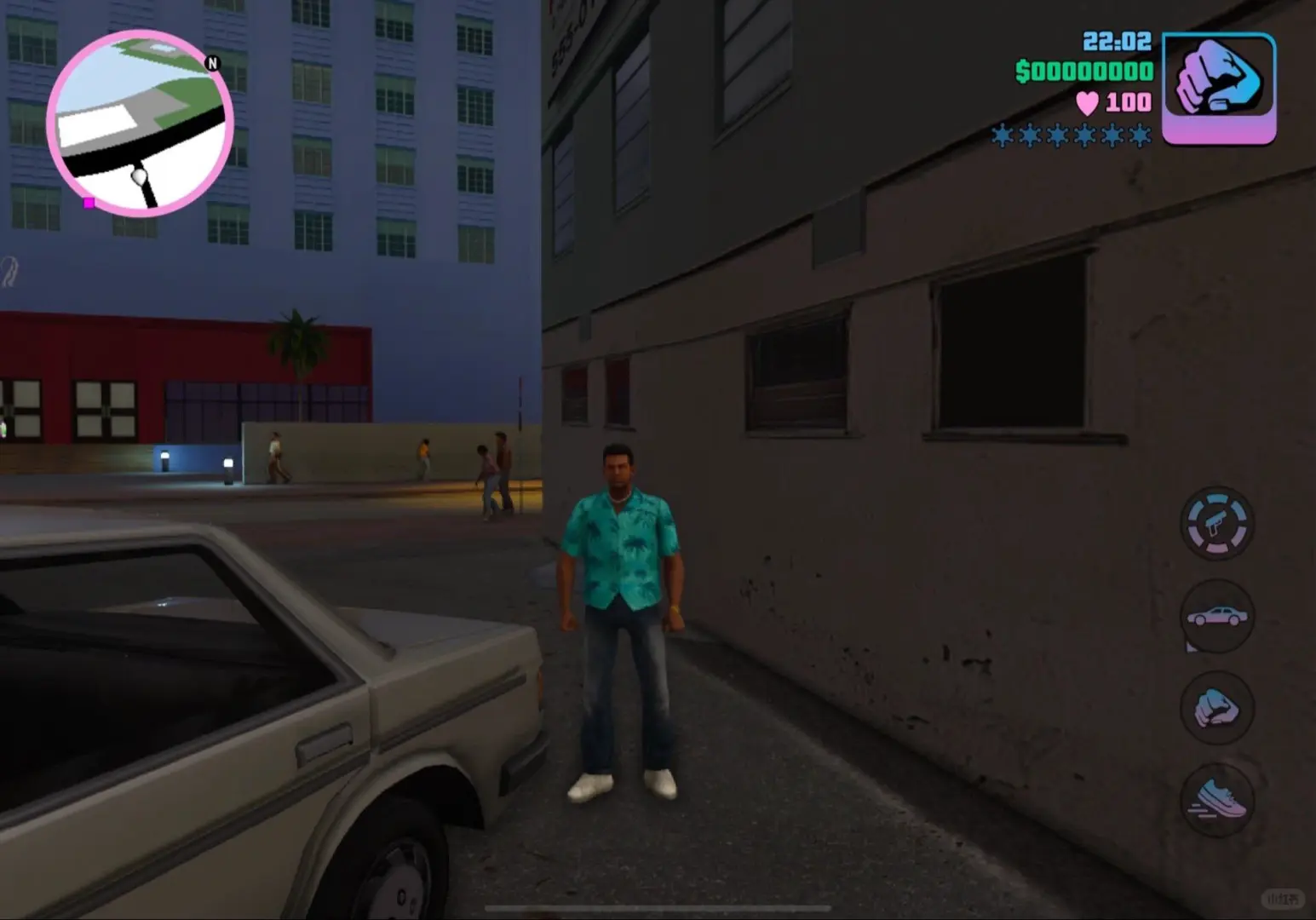Tap the N compass marker on the minimap
This screenshot has height=920, width=1316.
pos(212,64)
